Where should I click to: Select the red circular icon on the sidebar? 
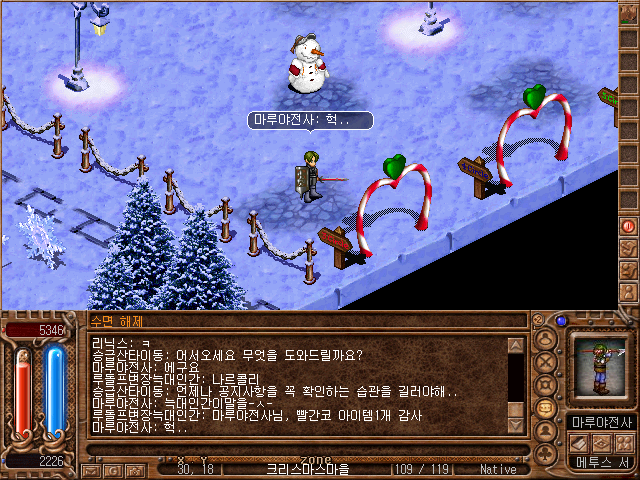point(629,226)
